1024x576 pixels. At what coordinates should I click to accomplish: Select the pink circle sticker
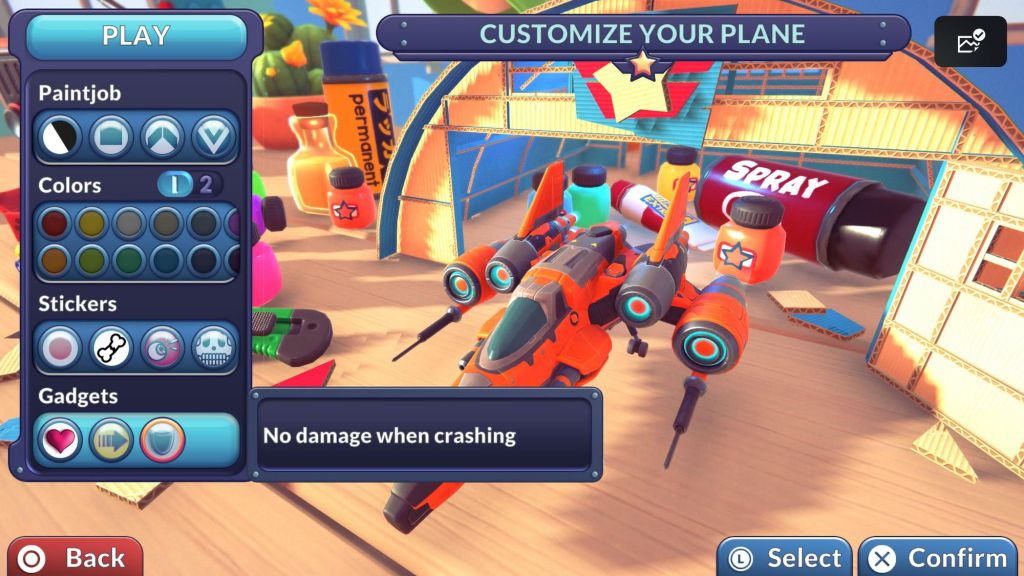pos(61,347)
